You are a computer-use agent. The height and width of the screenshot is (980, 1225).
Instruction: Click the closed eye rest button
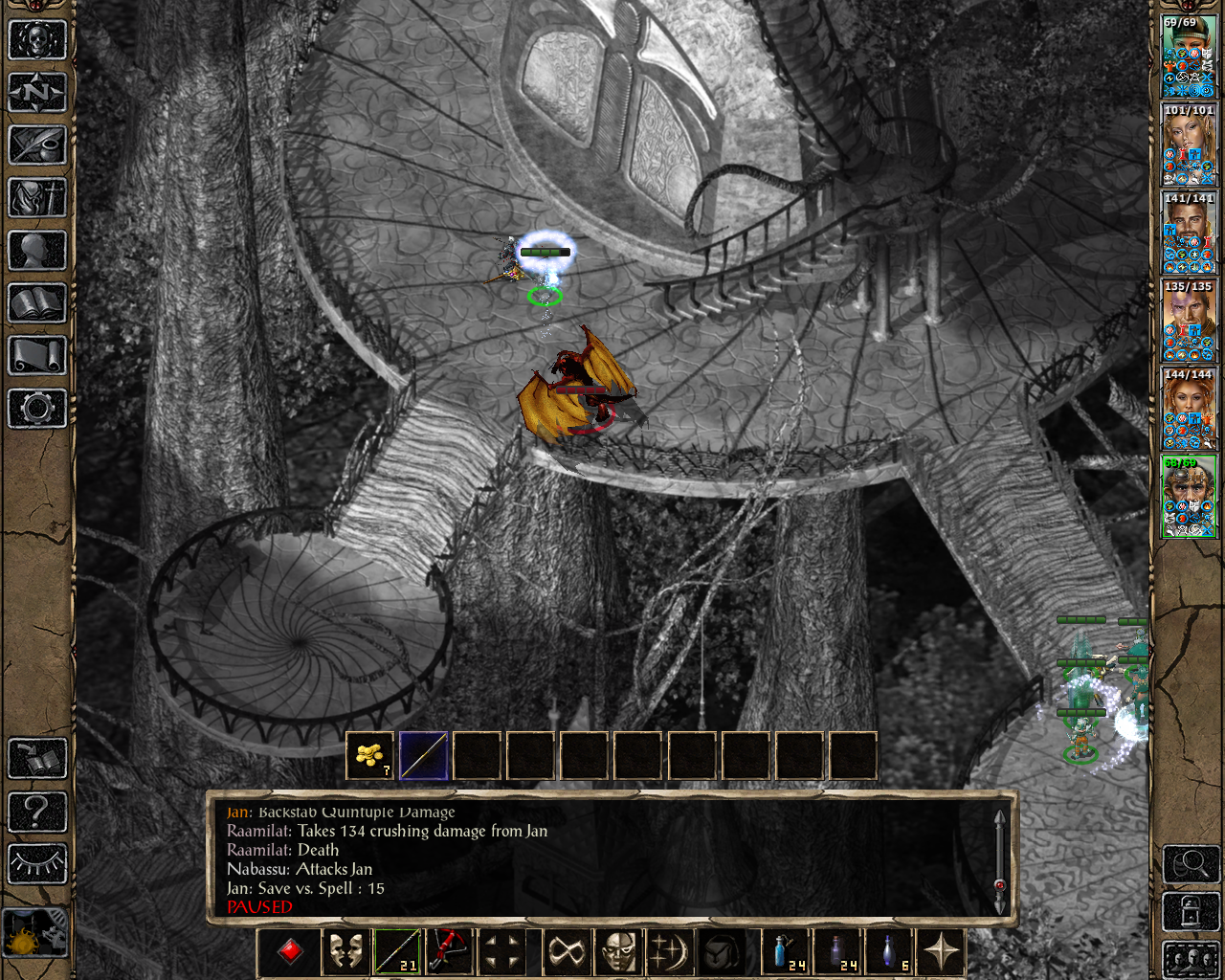point(37,864)
